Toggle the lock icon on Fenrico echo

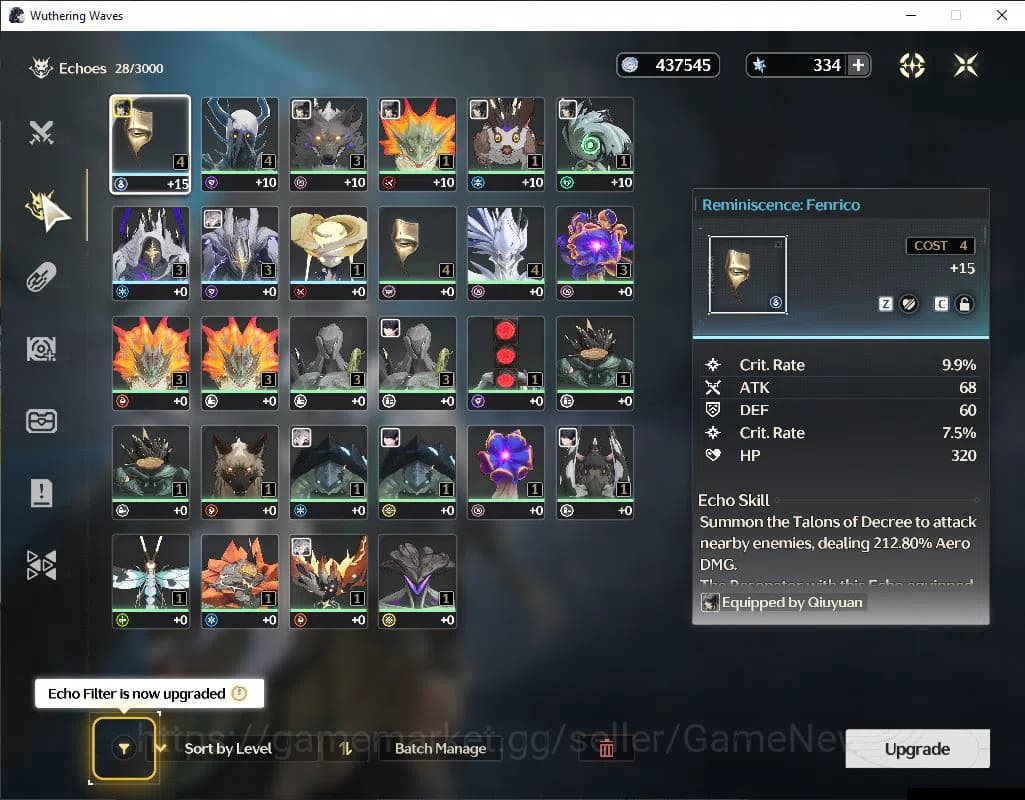tap(964, 304)
